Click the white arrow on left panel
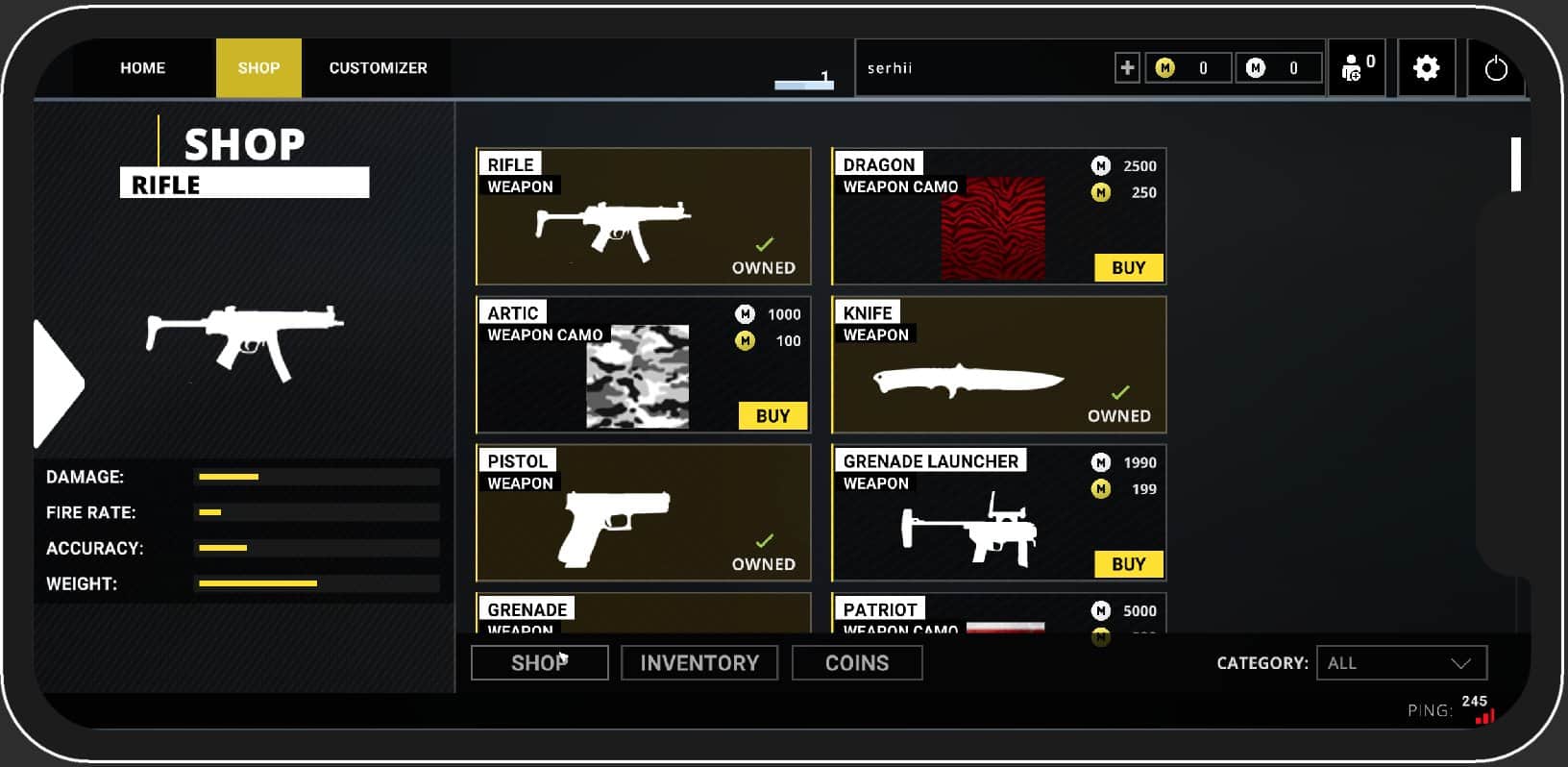The height and width of the screenshot is (767, 1568). pyautogui.click(x=58, y=384)
